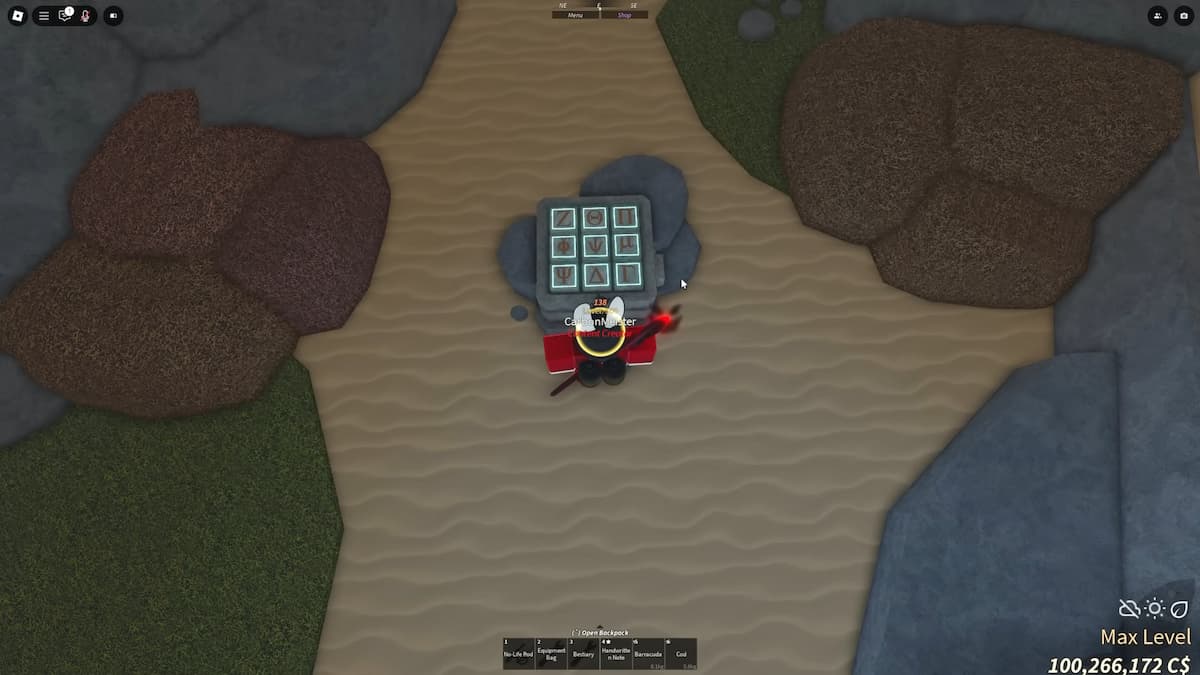Select the Handwritten Note hotbar slot
This screenshot has width=1200, height=675.
coord(616,653)
